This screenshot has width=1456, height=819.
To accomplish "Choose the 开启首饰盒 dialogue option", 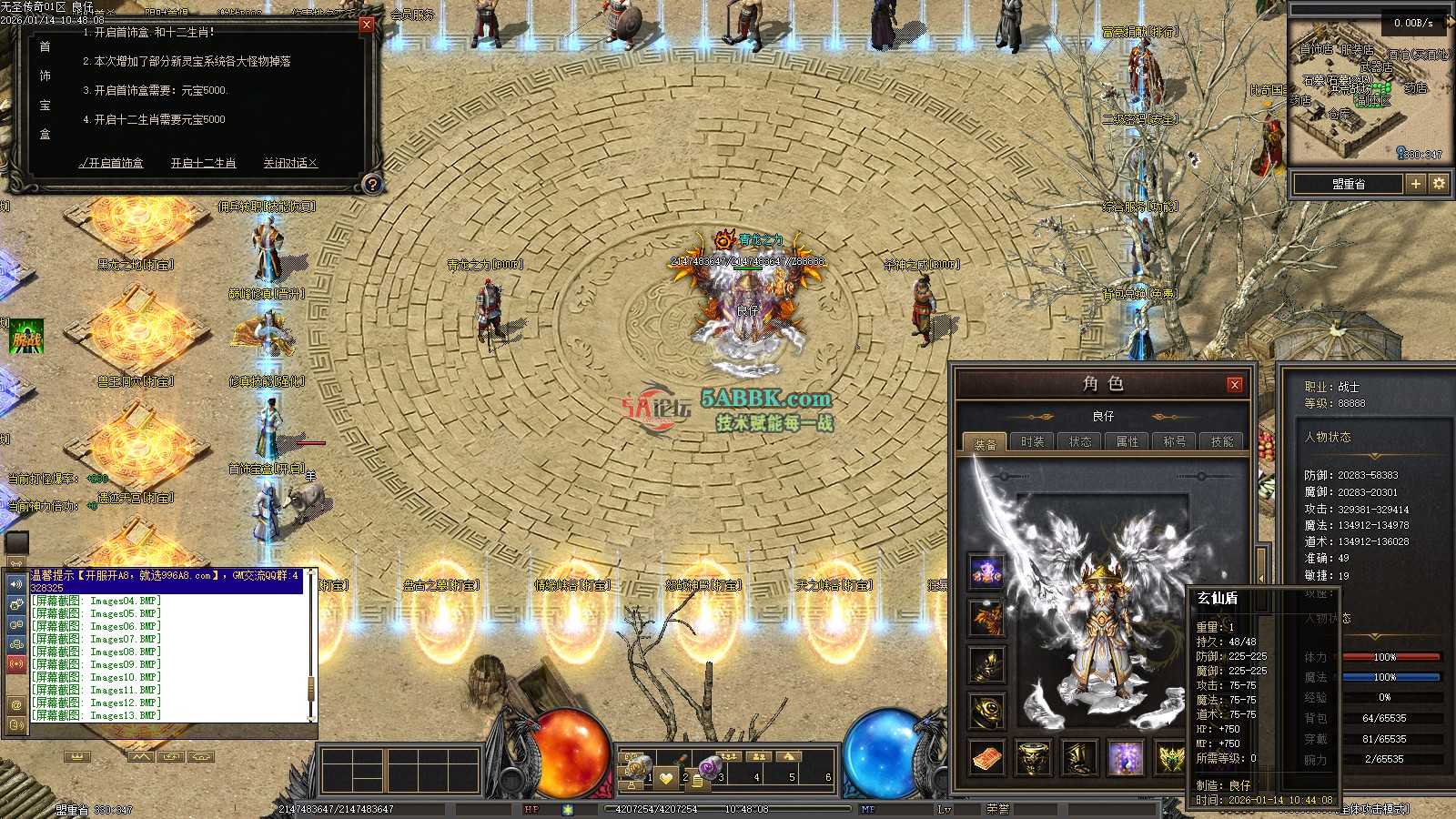I will pyautogui.click(x=112, y=163).
